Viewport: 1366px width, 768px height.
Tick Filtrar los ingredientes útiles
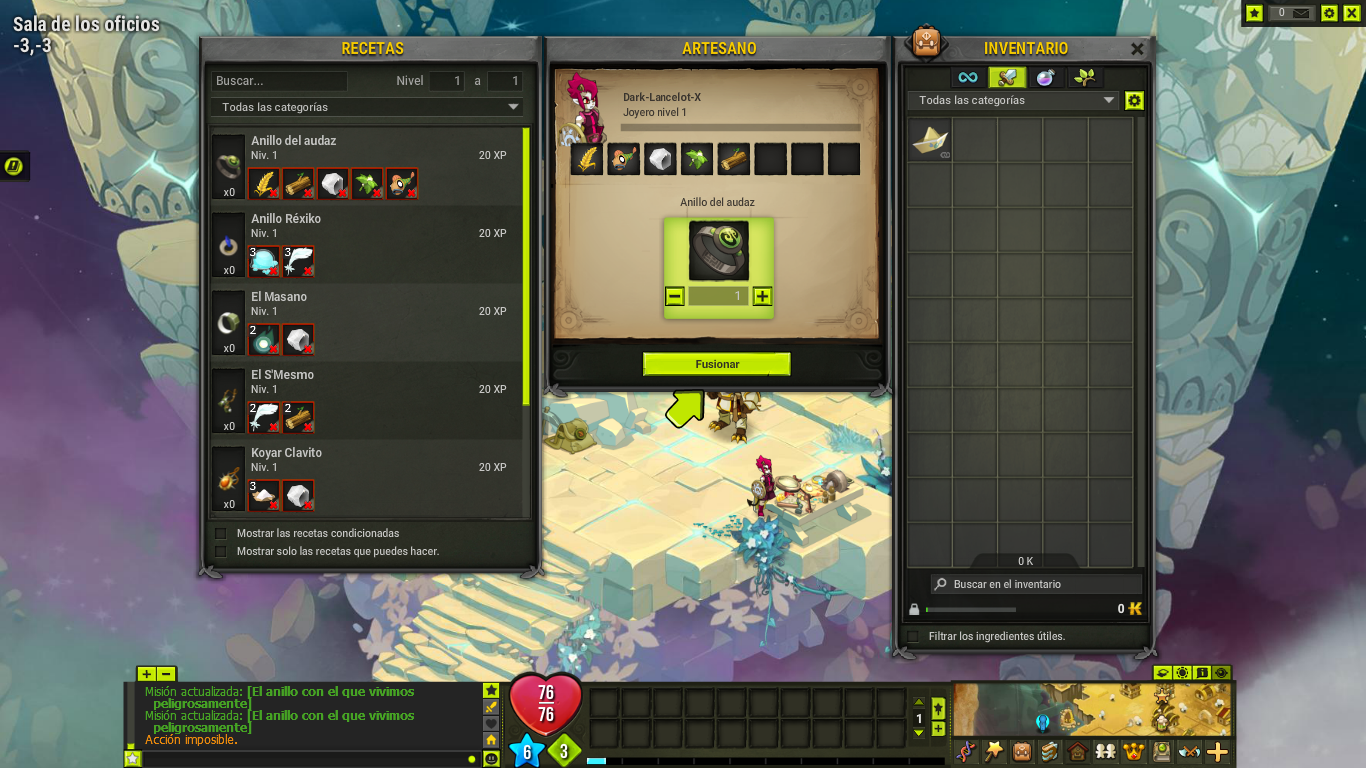913,636
